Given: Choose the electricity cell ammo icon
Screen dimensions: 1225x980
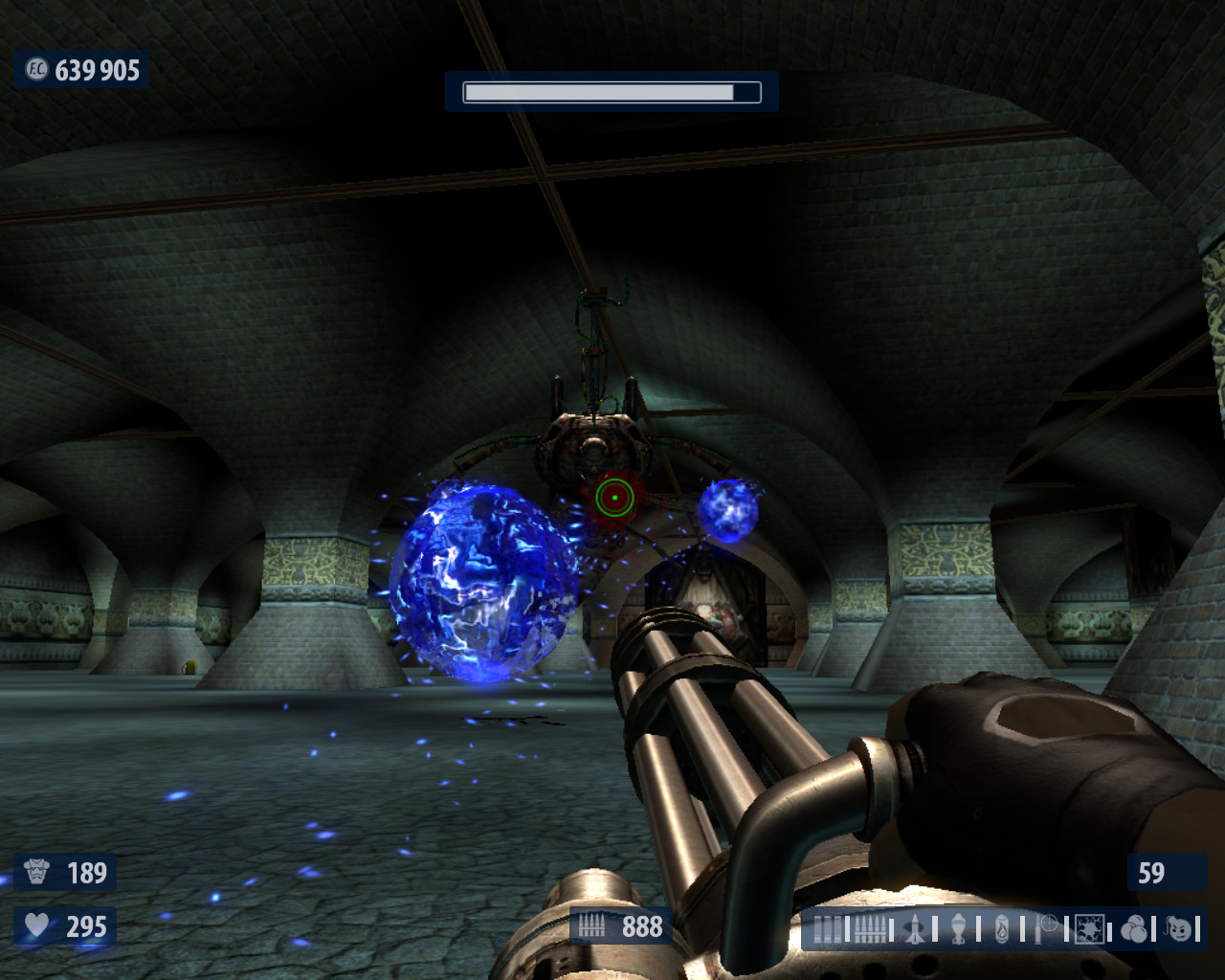Looking at the screenshot, I should [1090, 929].
